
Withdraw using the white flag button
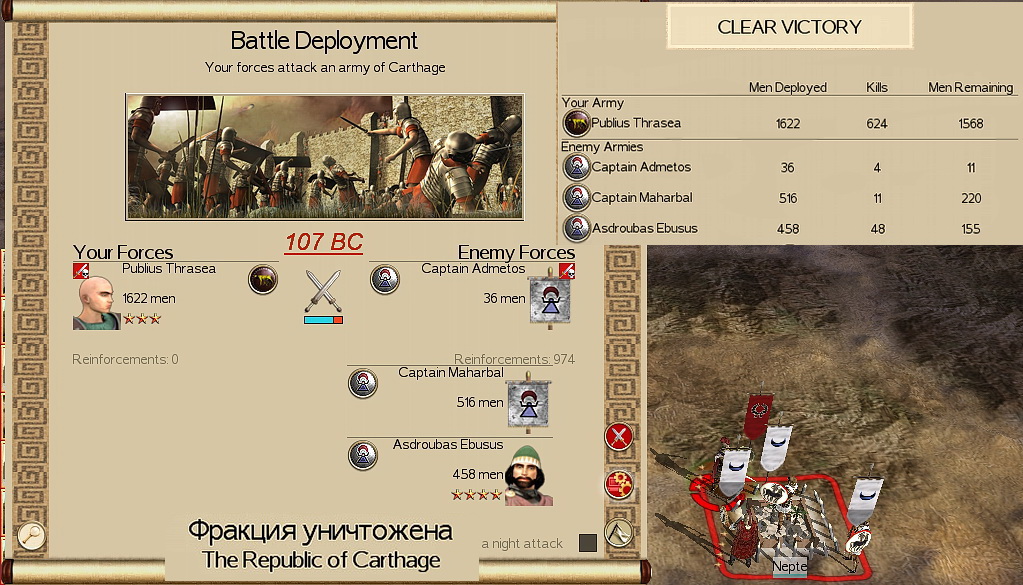(619, 532)
